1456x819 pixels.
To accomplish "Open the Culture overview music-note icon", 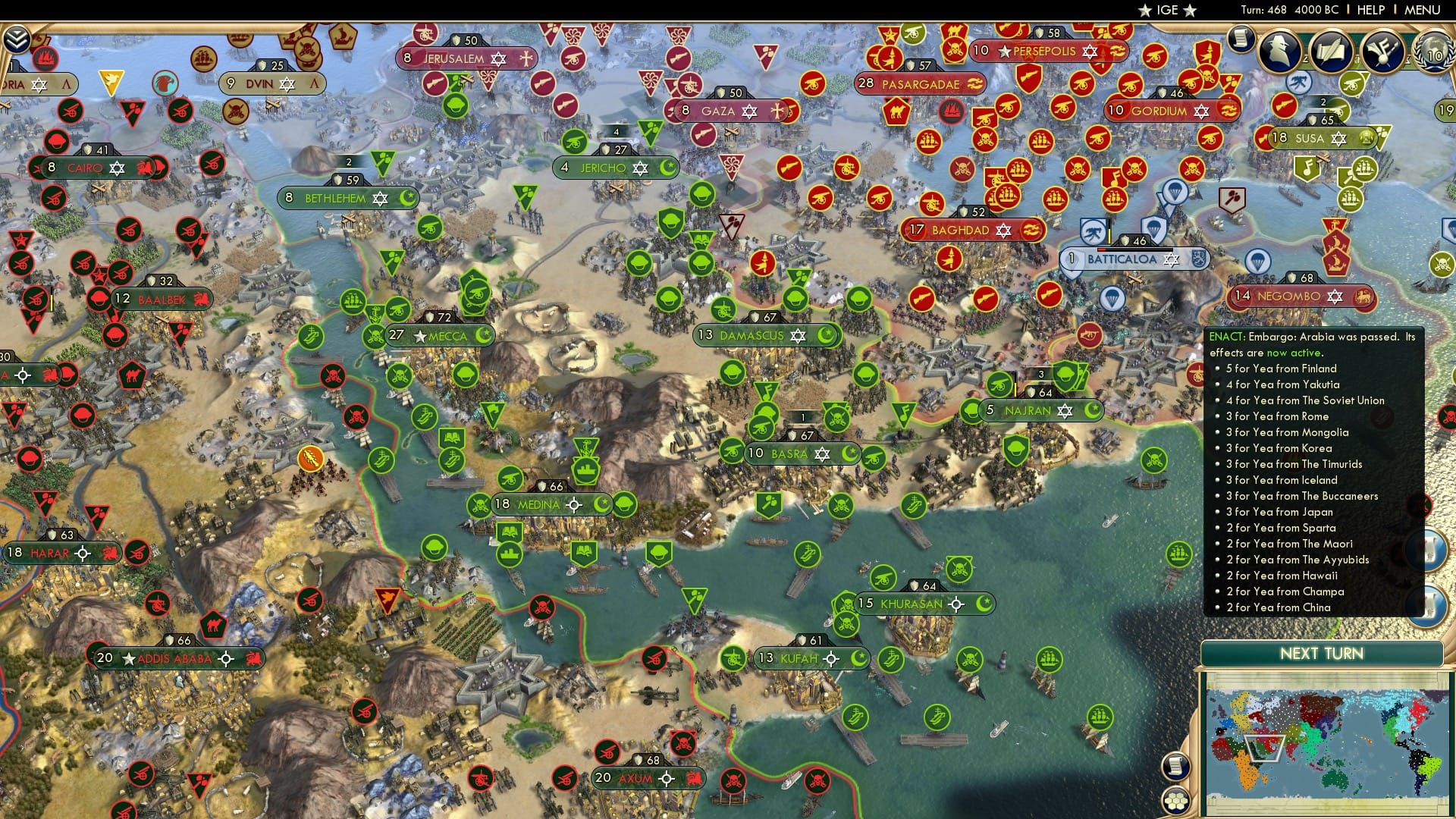I will pos(1382,52).
